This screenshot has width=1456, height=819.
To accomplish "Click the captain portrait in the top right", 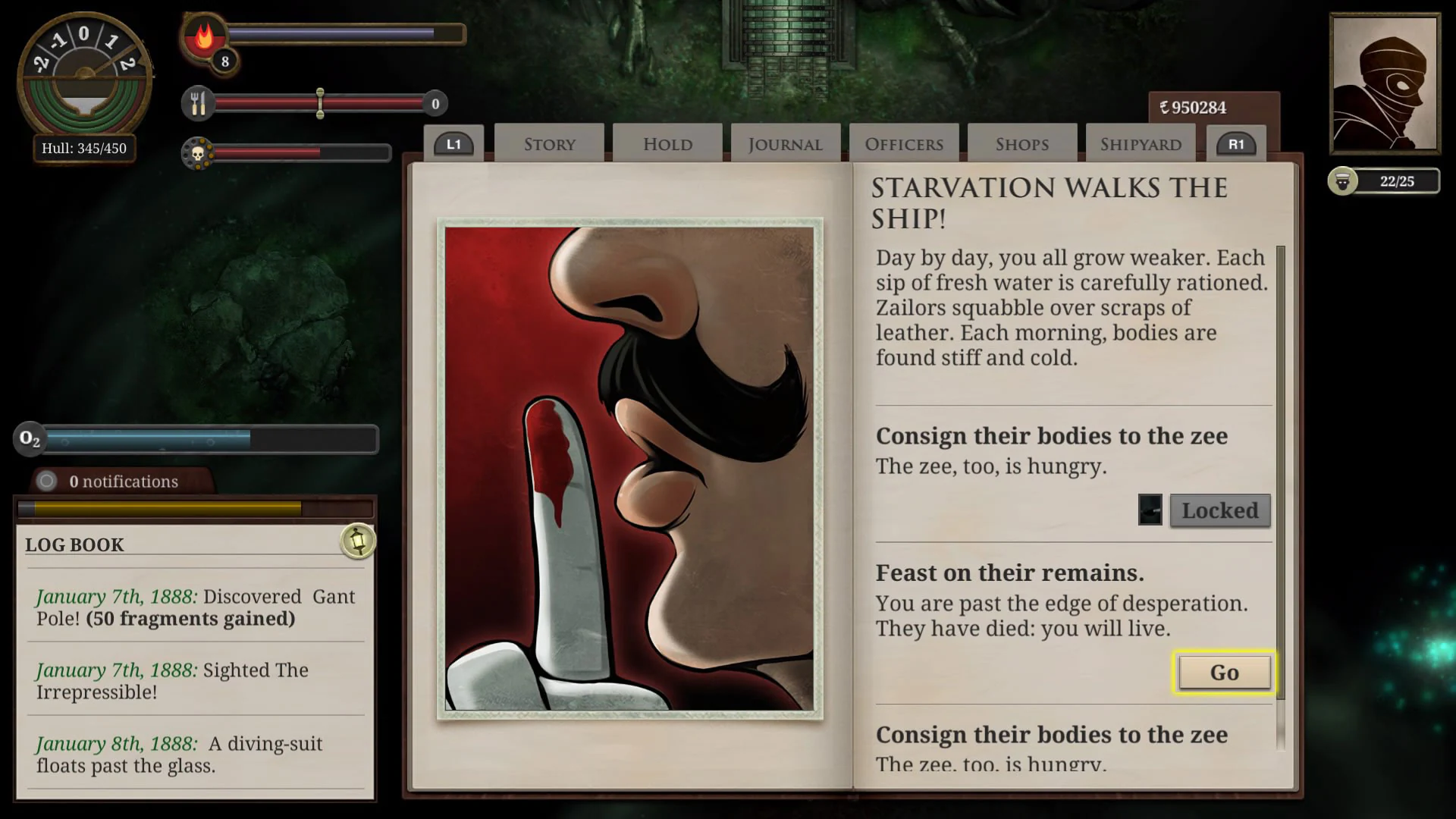I will (x=1384, y=83).
